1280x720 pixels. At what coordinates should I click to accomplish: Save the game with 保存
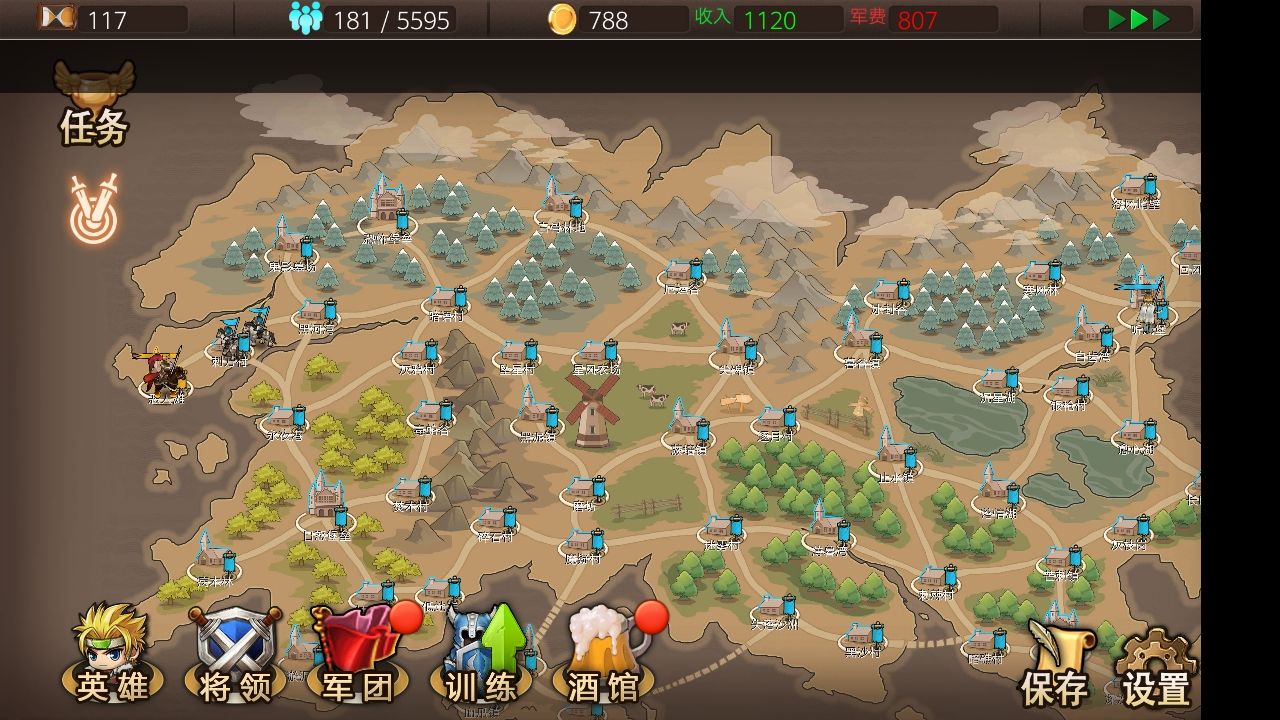[1055, 660]
